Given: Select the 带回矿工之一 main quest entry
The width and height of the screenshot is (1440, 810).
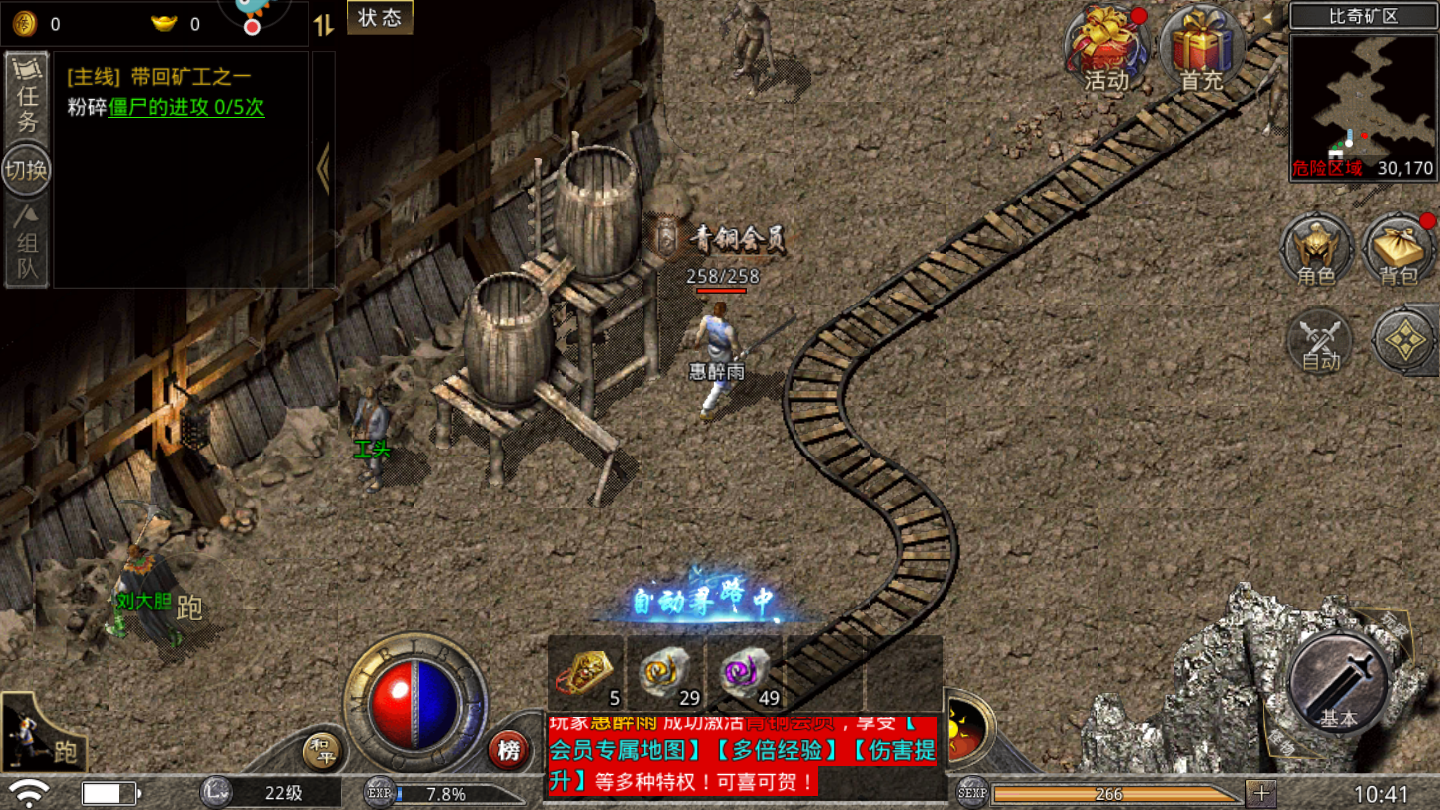Looking at the screenshot, I should (x=160, y=77).
